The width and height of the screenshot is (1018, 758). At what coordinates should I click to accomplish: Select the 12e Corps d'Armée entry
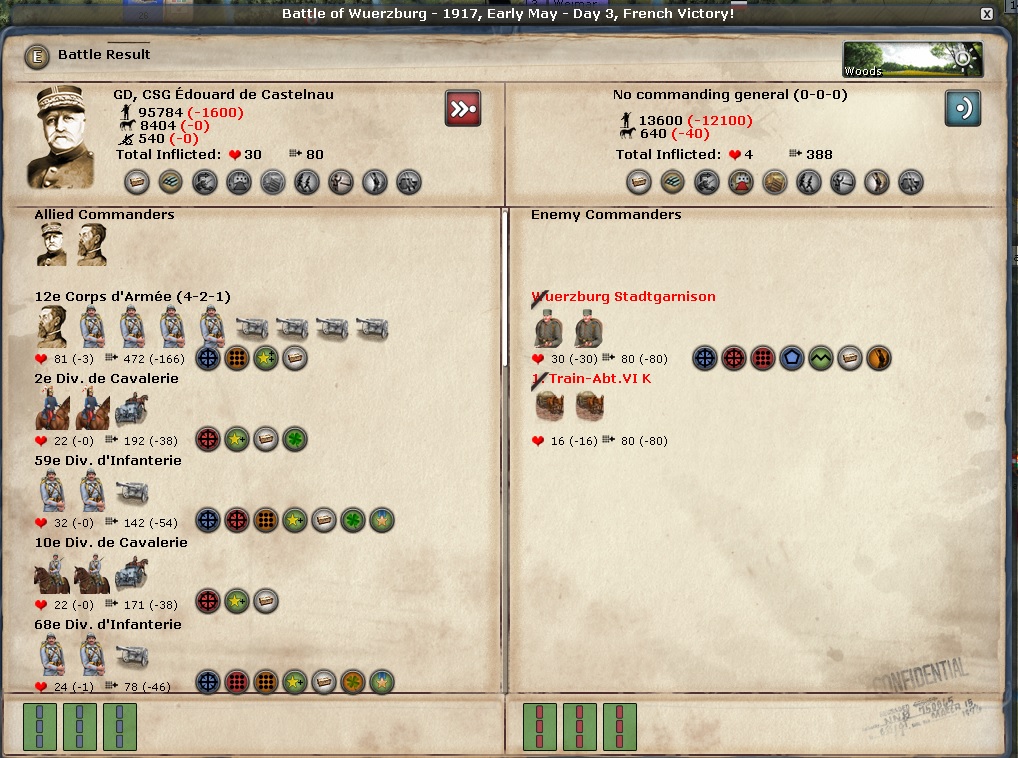coord(132,297)
